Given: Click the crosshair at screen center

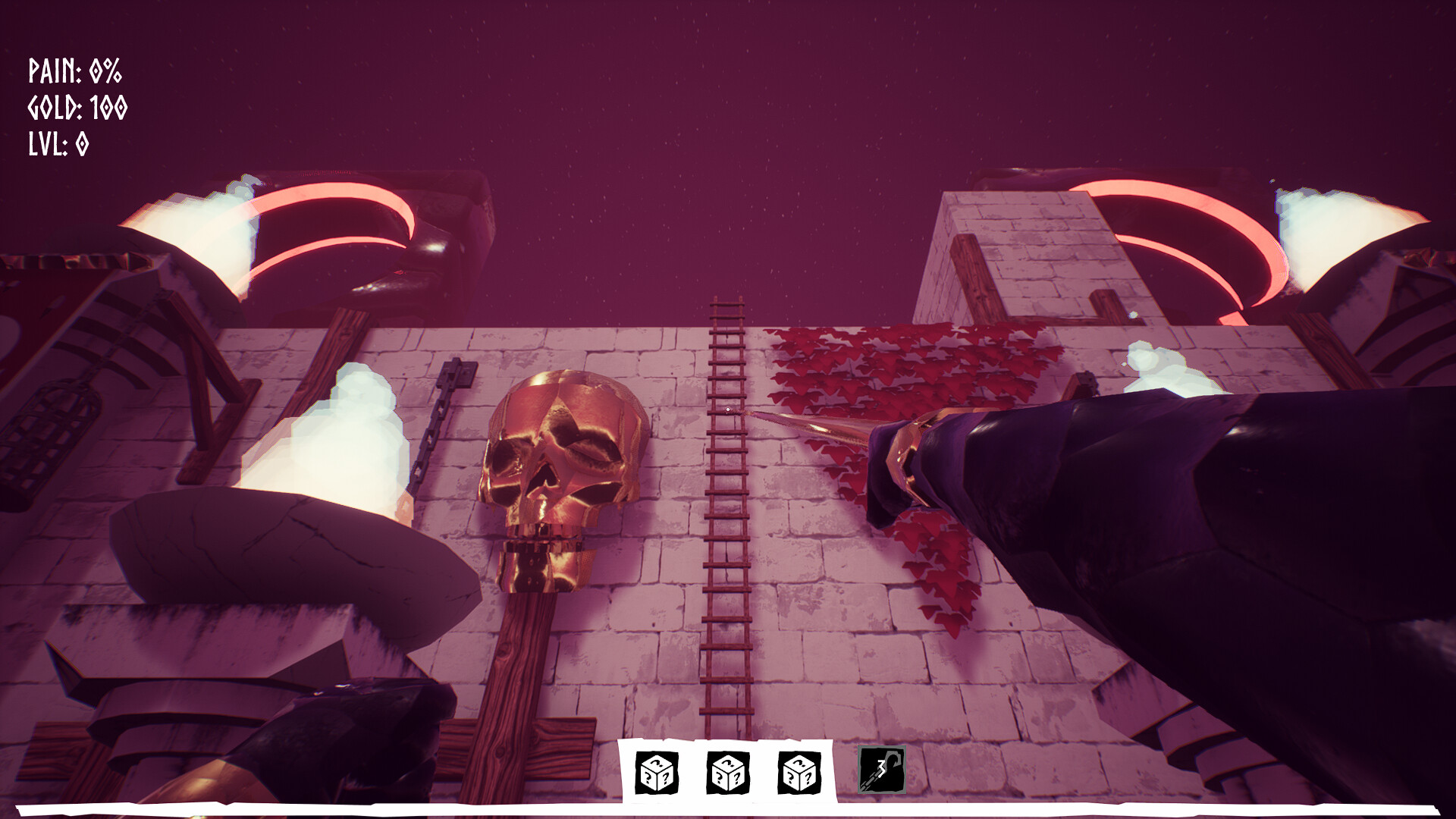Looking at the screenshot, I should point(728,409).
